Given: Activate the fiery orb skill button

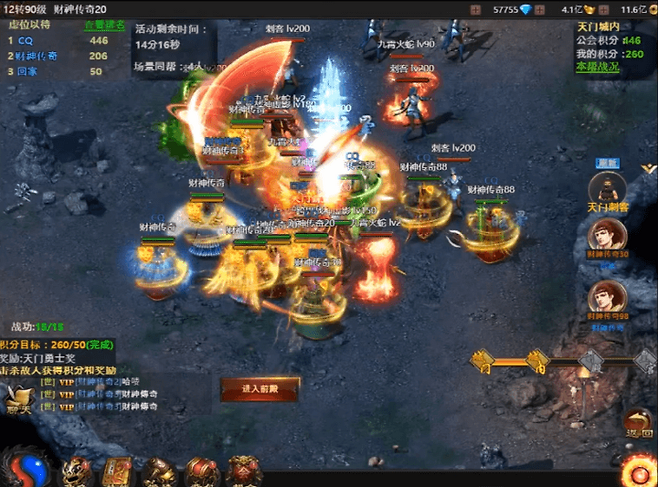Looking at the screenshot, I should (x=638, y=472).
